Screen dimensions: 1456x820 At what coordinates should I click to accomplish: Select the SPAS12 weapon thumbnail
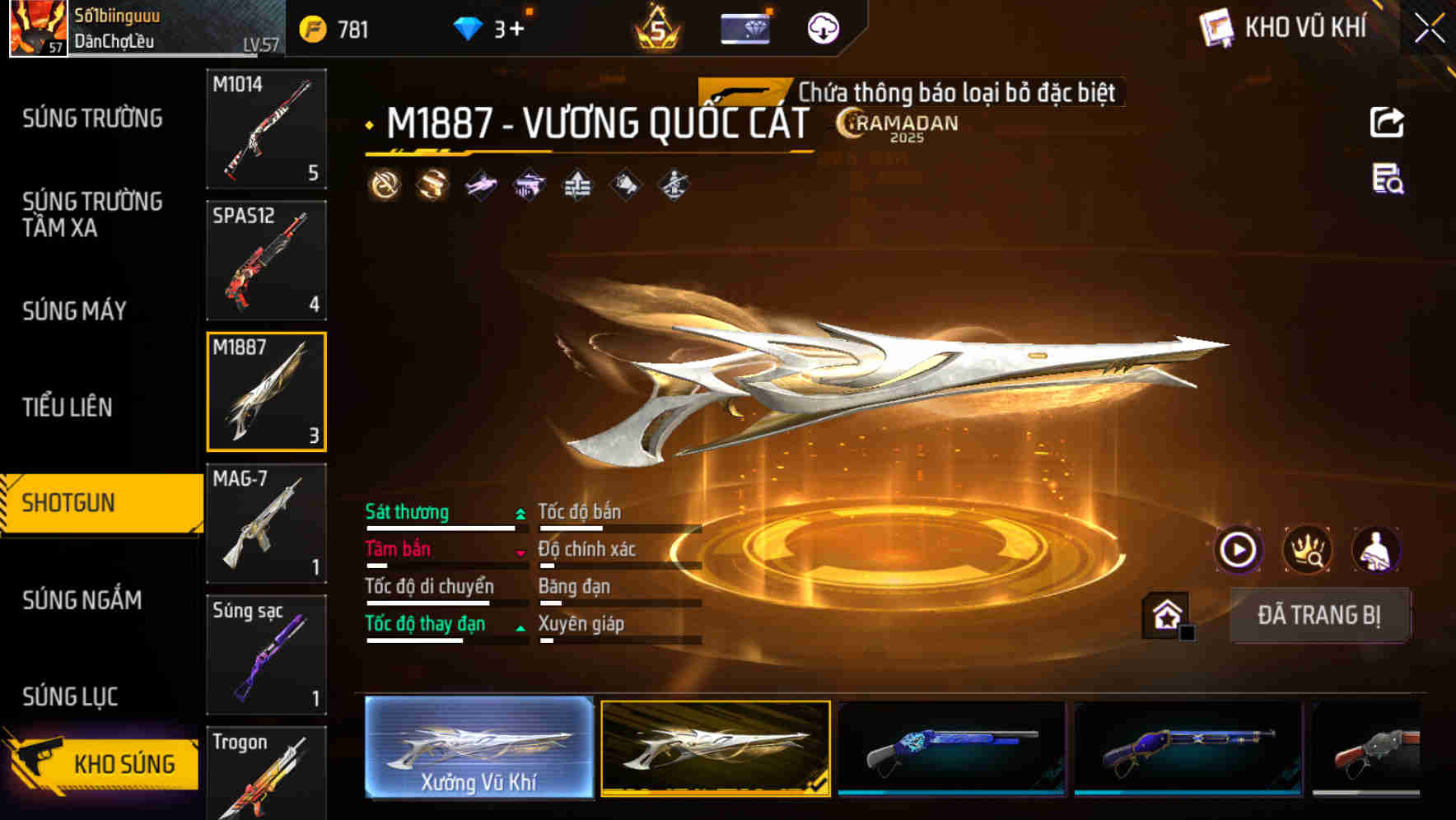point(266,259)
